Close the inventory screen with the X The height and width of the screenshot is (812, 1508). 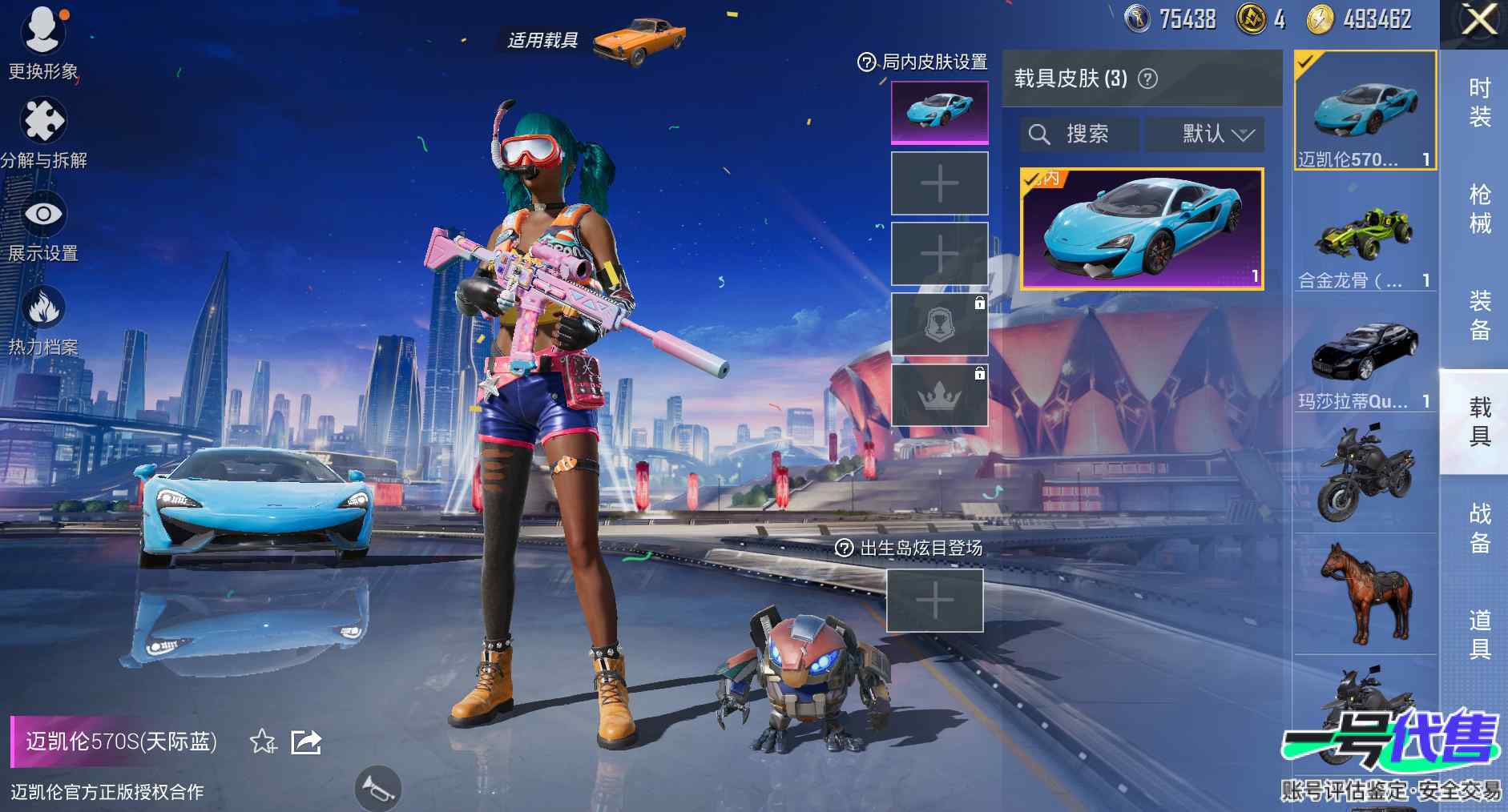[1478, 20]
